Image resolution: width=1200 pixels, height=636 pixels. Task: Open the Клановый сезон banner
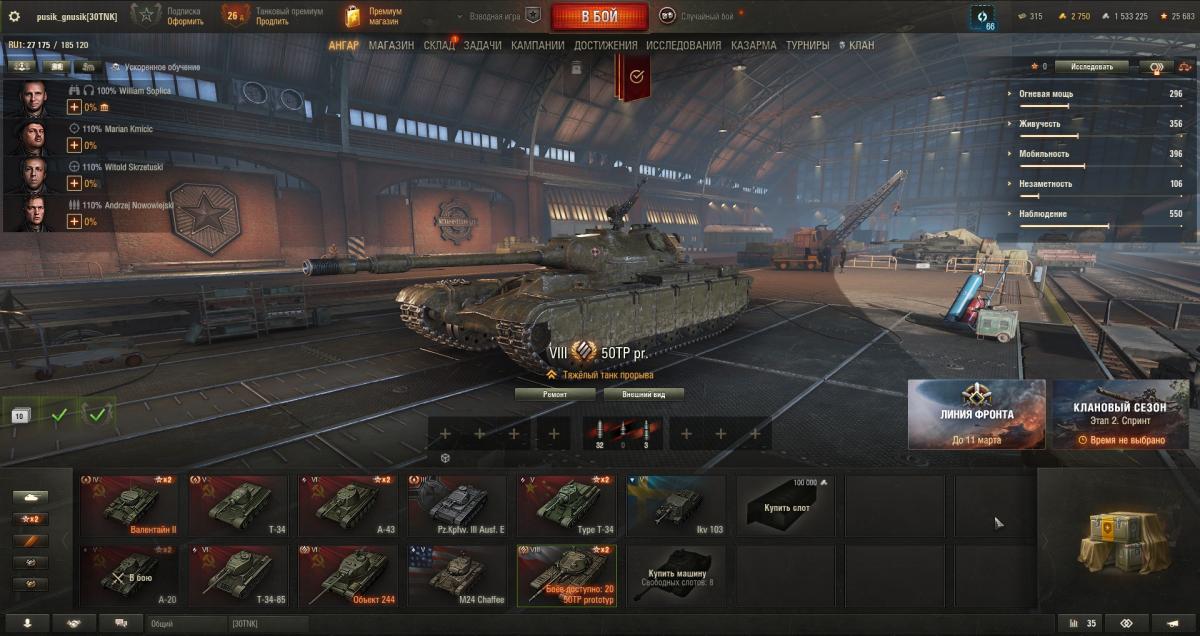point(1120,413)
